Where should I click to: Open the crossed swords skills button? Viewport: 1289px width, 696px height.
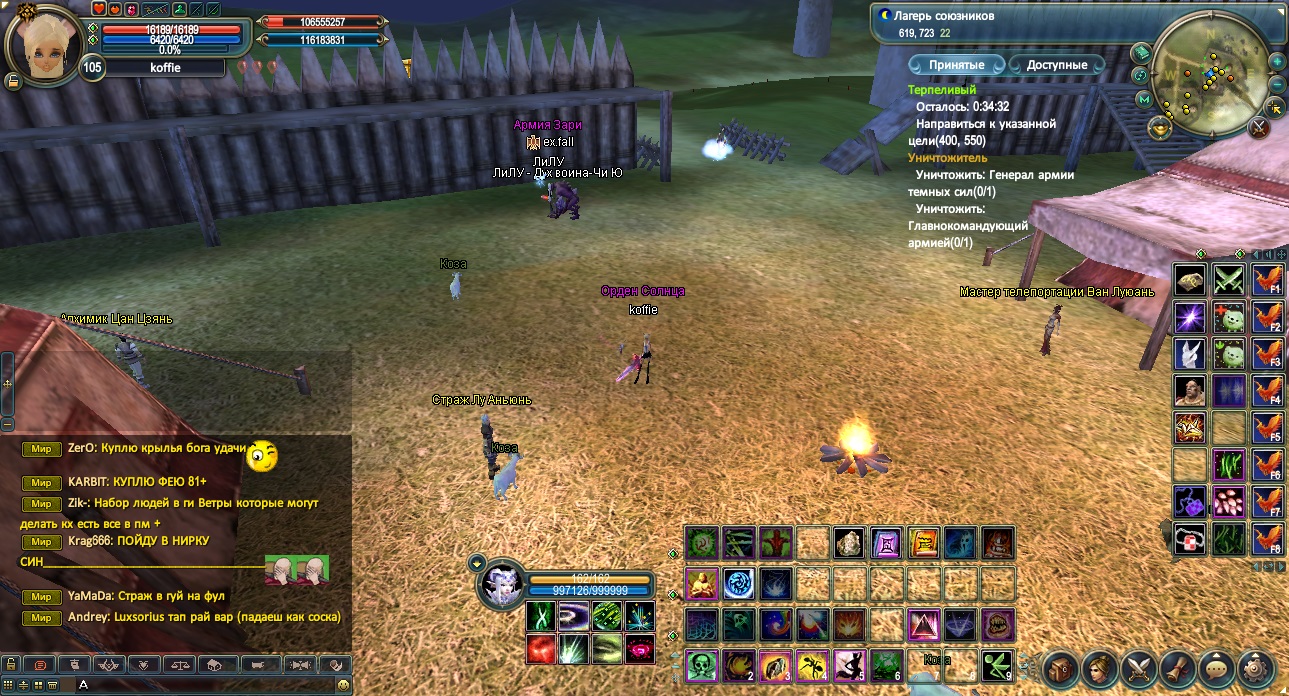pyautogui.click(x=1139, y=669)
